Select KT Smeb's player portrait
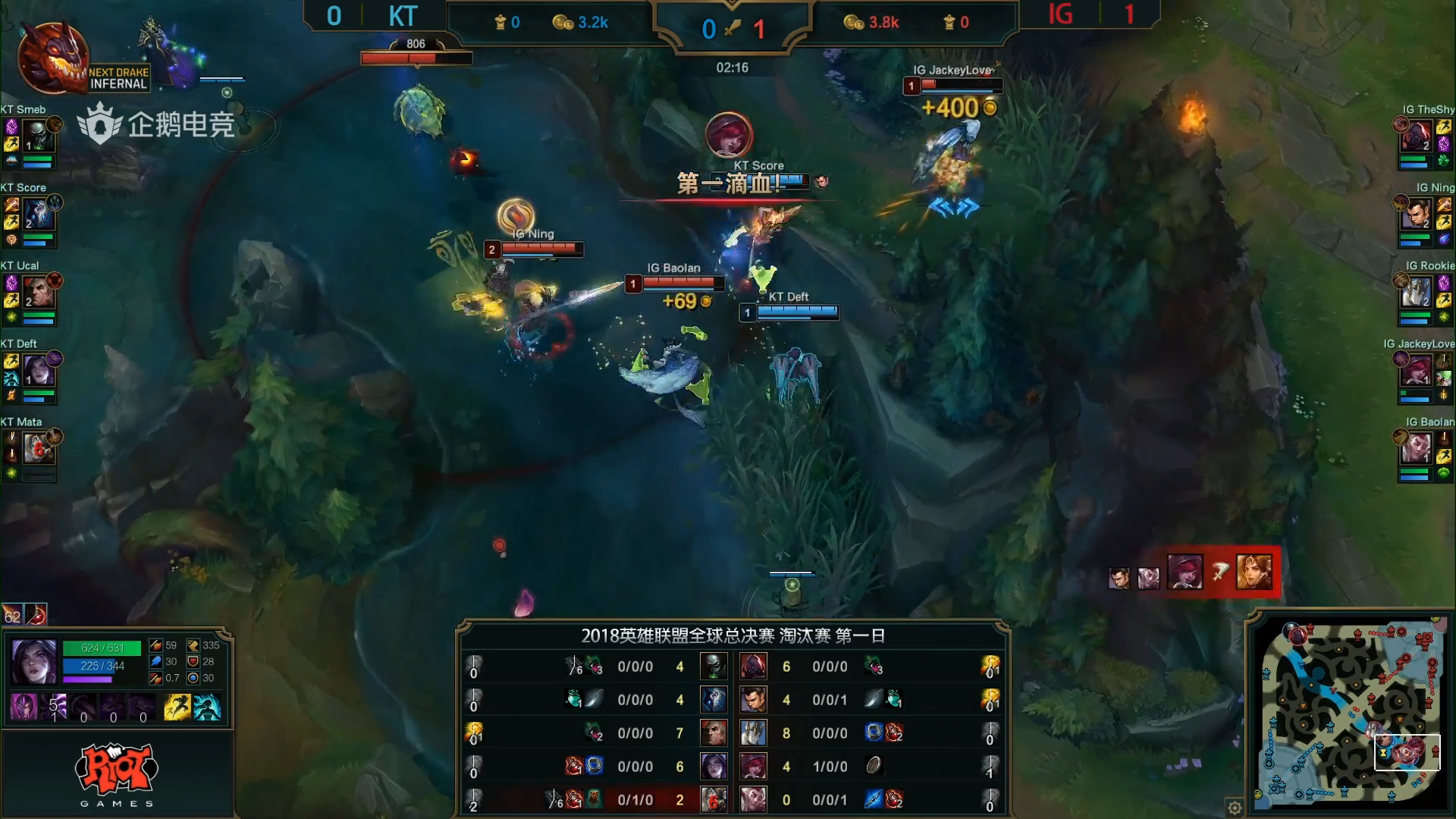Image resolution: width=1456 pixels, height=819 pixels. coord(36,136)
